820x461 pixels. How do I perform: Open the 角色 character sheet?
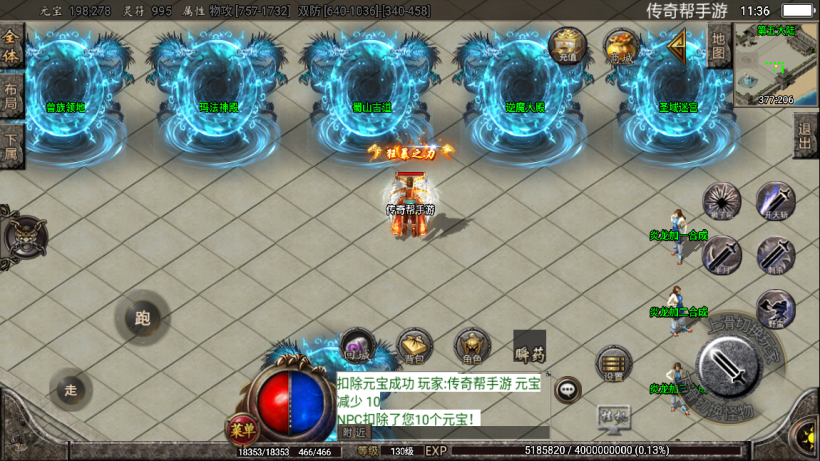472,346
